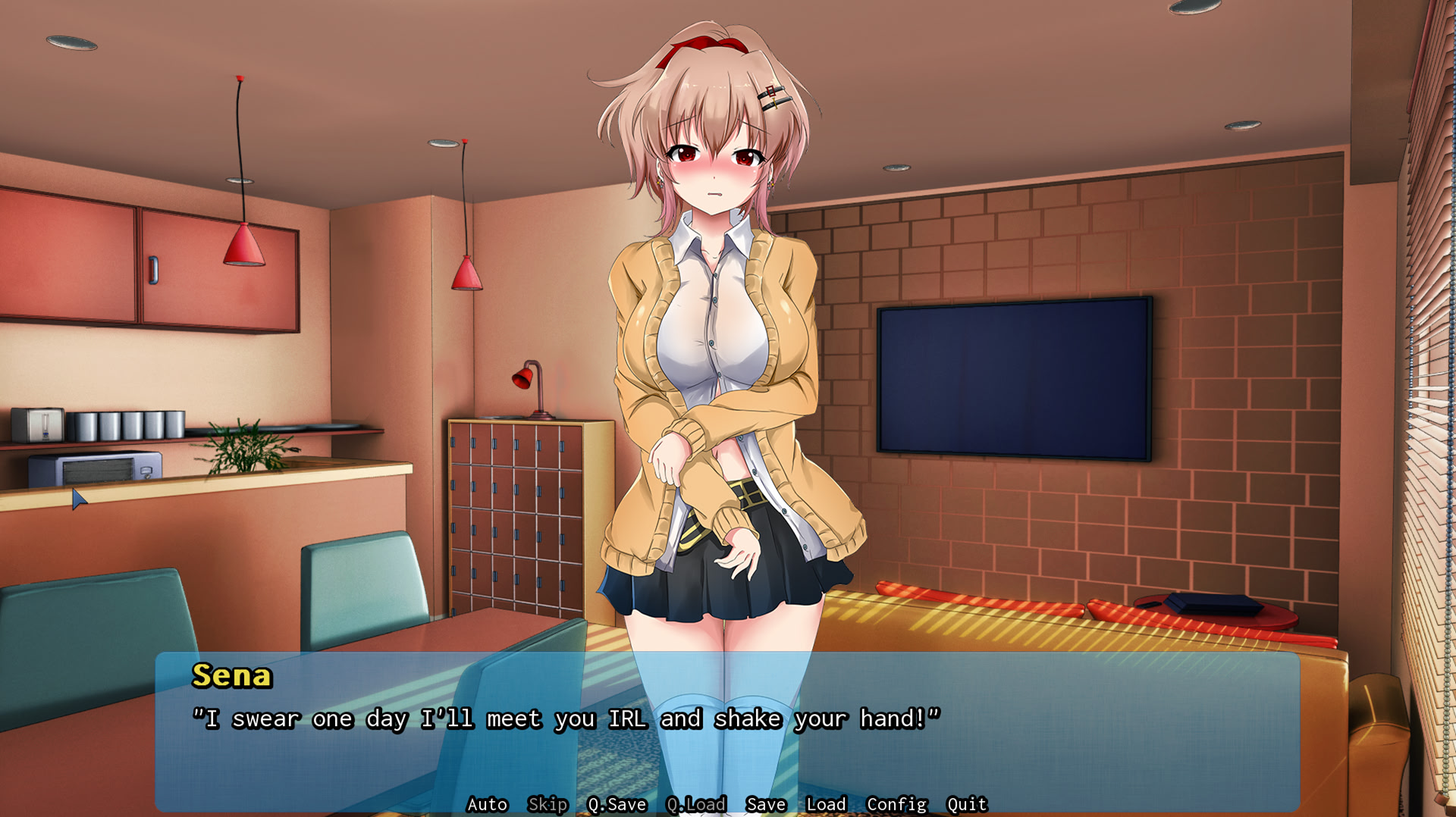Open the Config settings menu
The height and width of the screenshot is (817, 1456).
896,804
